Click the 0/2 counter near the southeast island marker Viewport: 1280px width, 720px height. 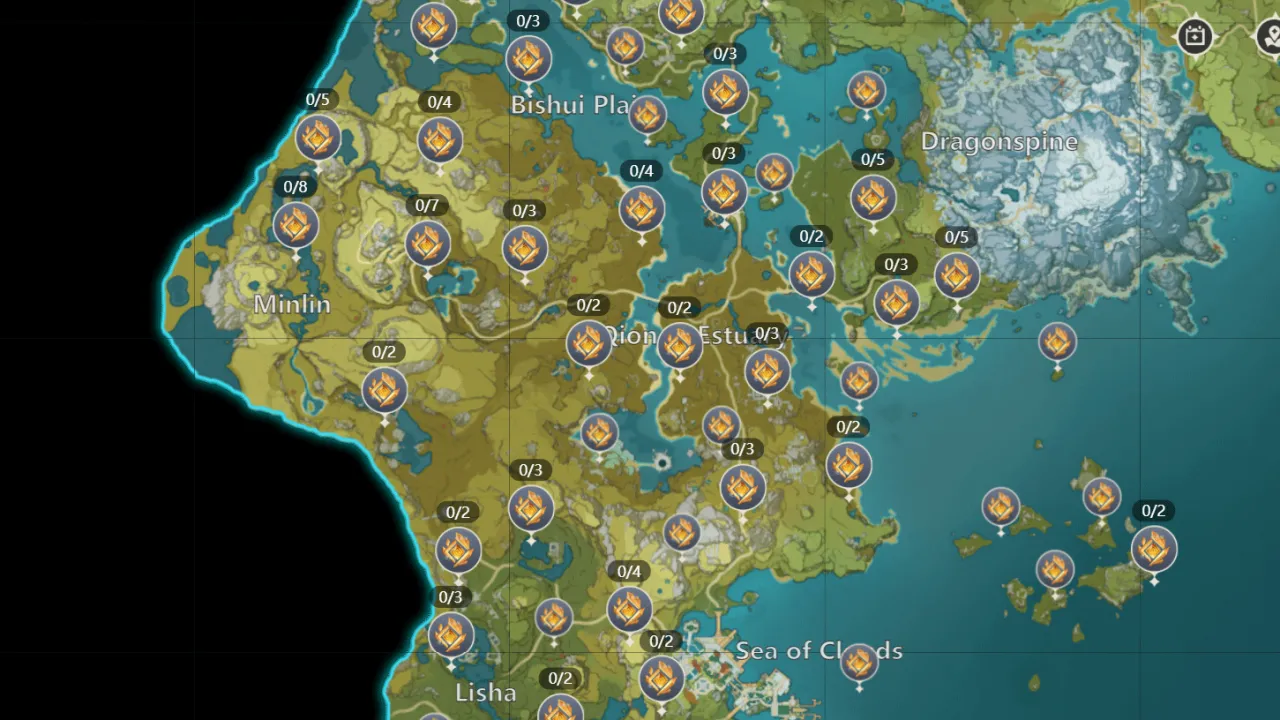click(1152, 510)
